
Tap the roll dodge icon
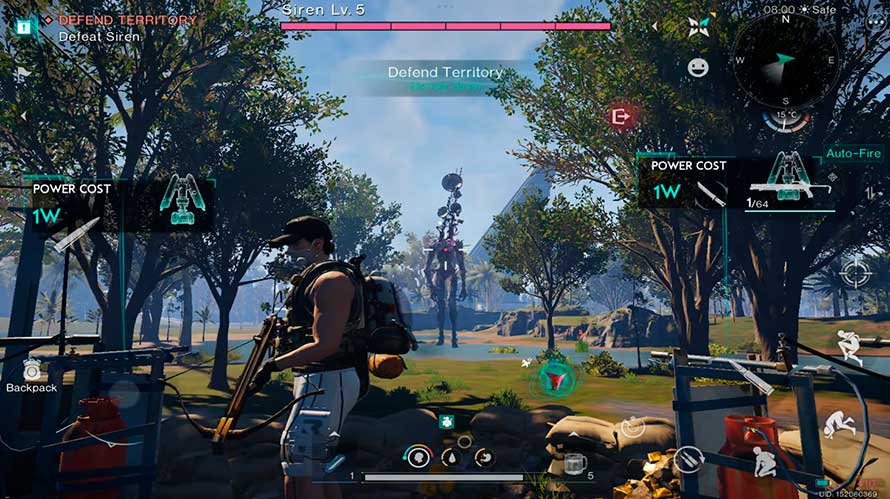[x=838, y=425]
